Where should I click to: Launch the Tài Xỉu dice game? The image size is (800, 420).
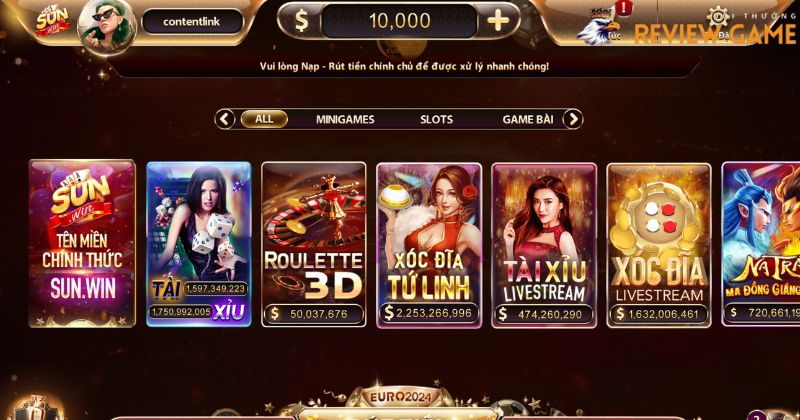click(198, 243)
